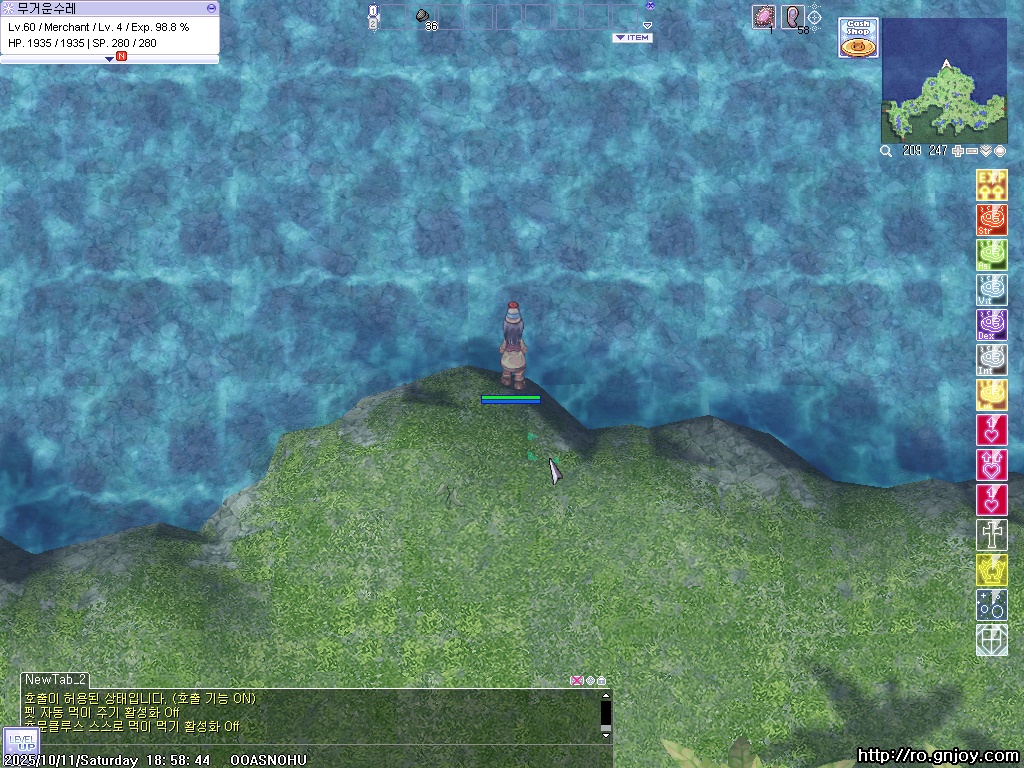Select the pink gem item slot
The width and height of the screenshot is (1024, 768).
click(x=763, y=17)
